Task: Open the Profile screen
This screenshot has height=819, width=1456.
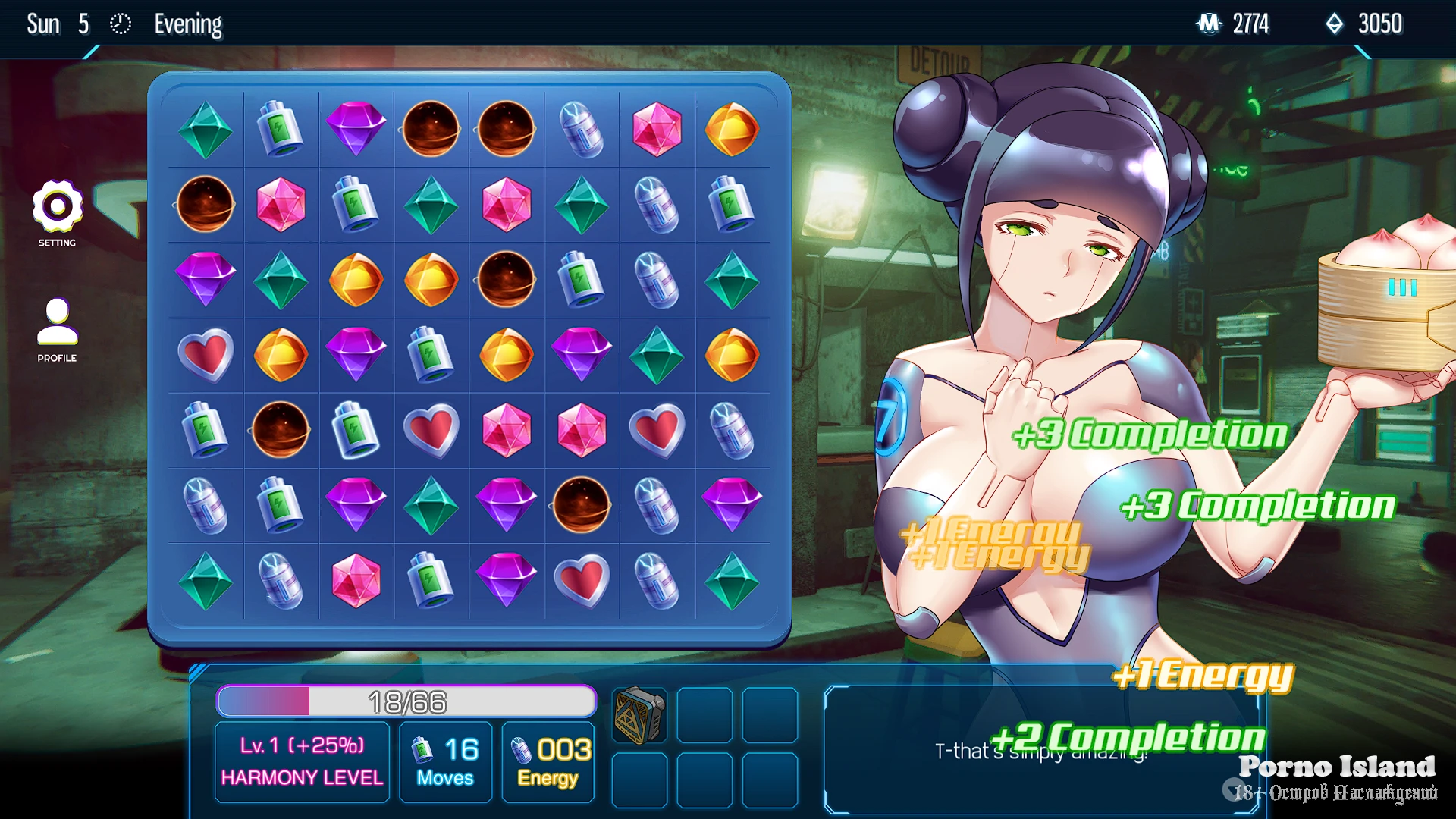Action: 57,322
